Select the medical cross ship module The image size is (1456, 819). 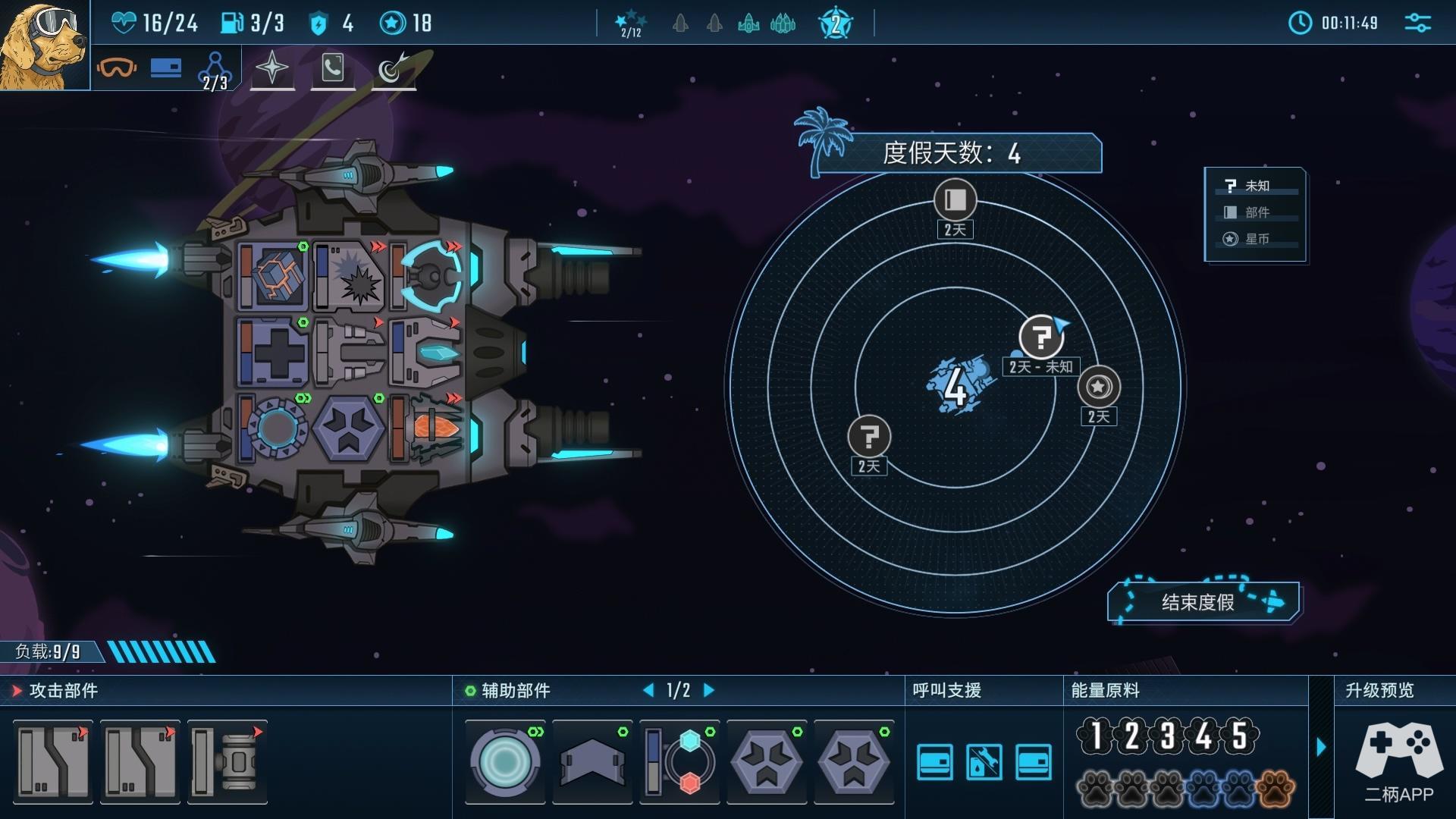point(274,353)
